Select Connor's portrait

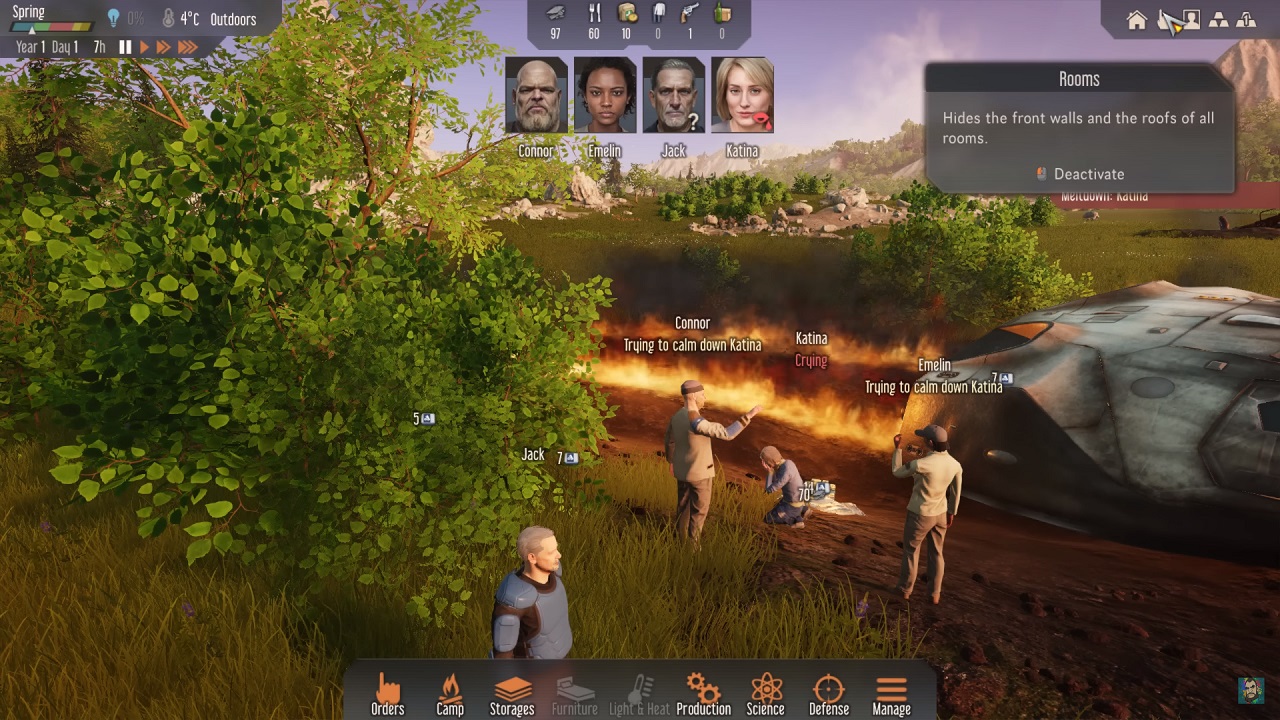tap(536, 96)
